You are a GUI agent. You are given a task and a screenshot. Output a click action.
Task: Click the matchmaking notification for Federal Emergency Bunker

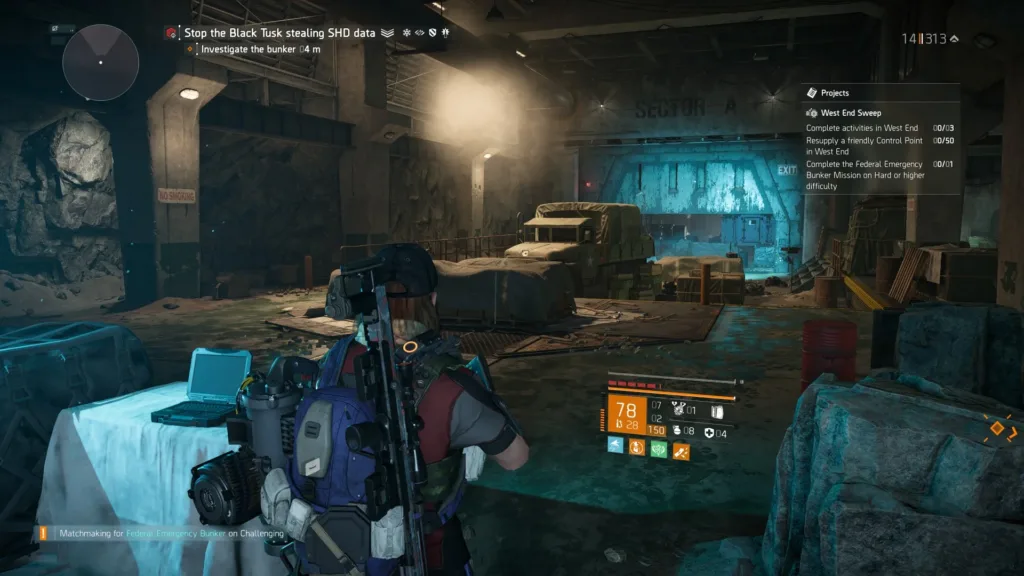coord(161,534)
